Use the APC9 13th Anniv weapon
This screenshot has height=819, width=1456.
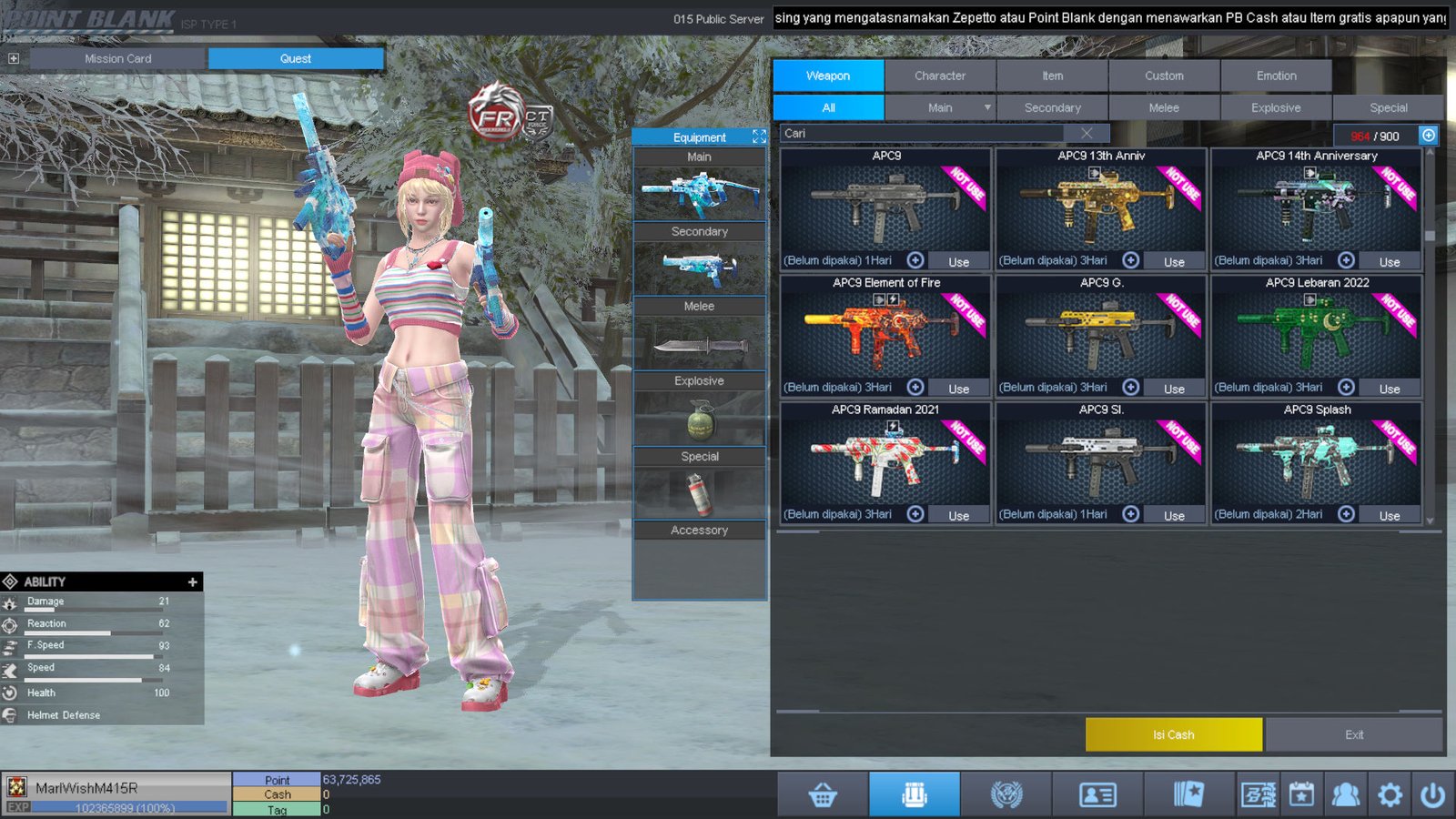(1174, 261)
